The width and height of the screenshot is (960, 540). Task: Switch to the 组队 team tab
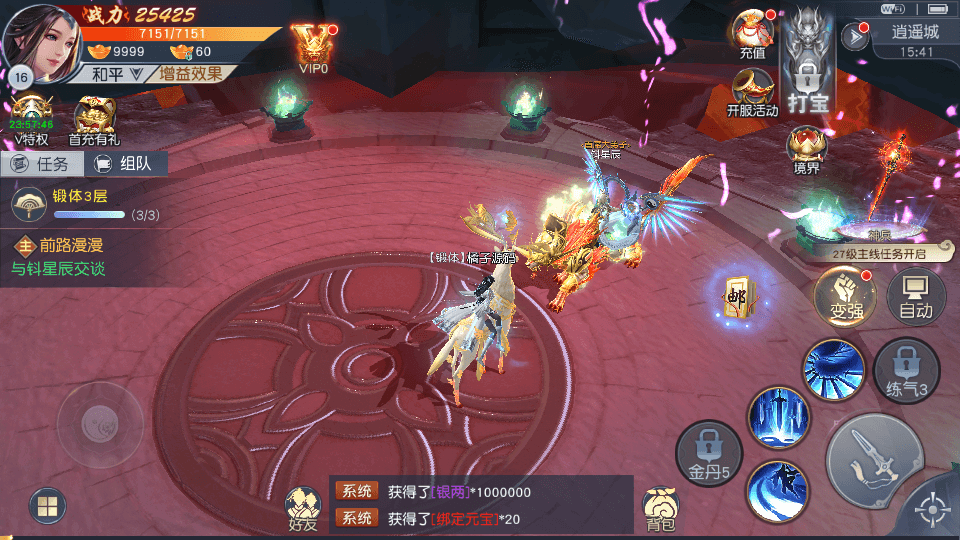point(125,165)
